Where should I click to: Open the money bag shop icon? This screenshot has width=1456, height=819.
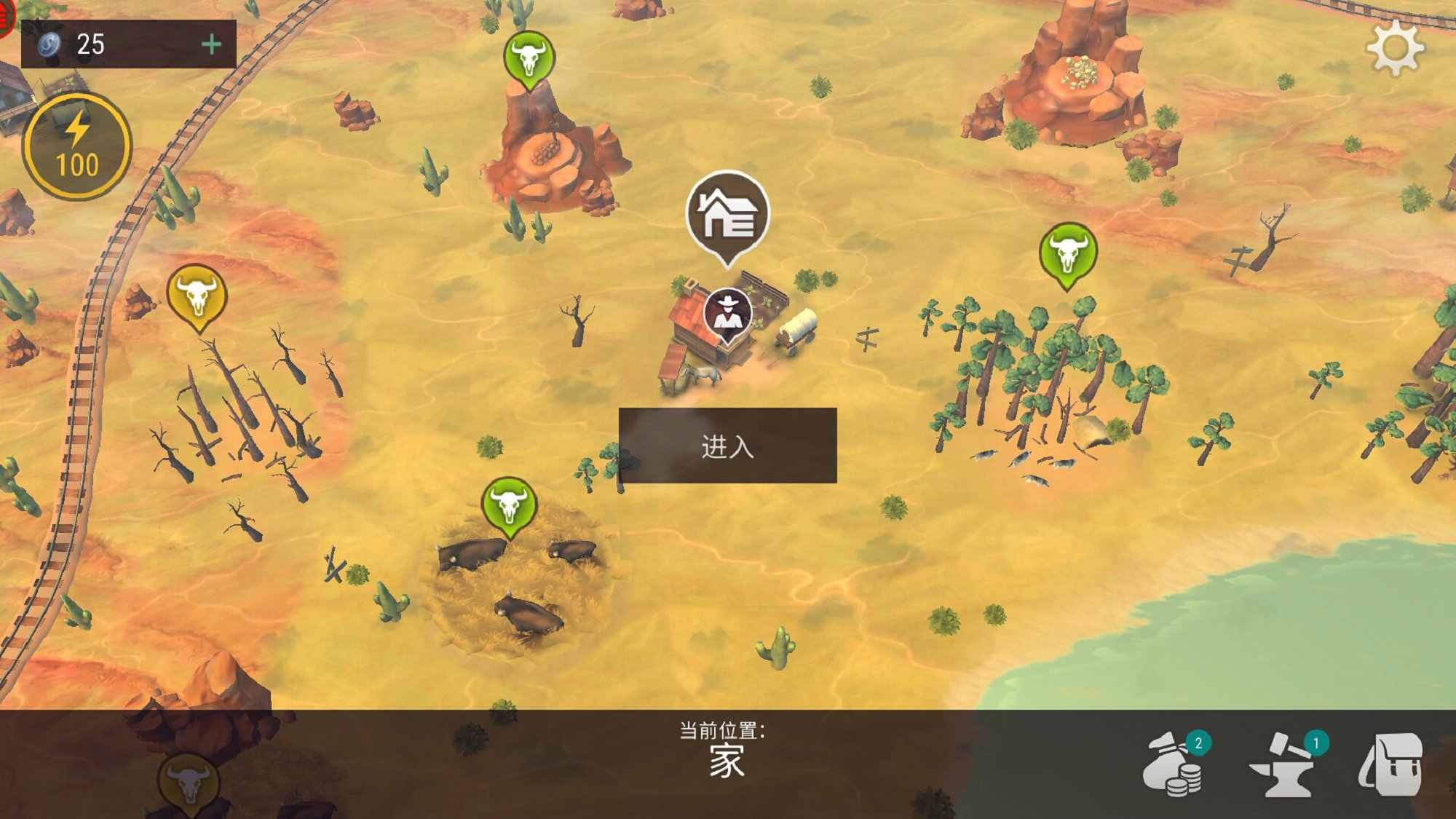1174,764
